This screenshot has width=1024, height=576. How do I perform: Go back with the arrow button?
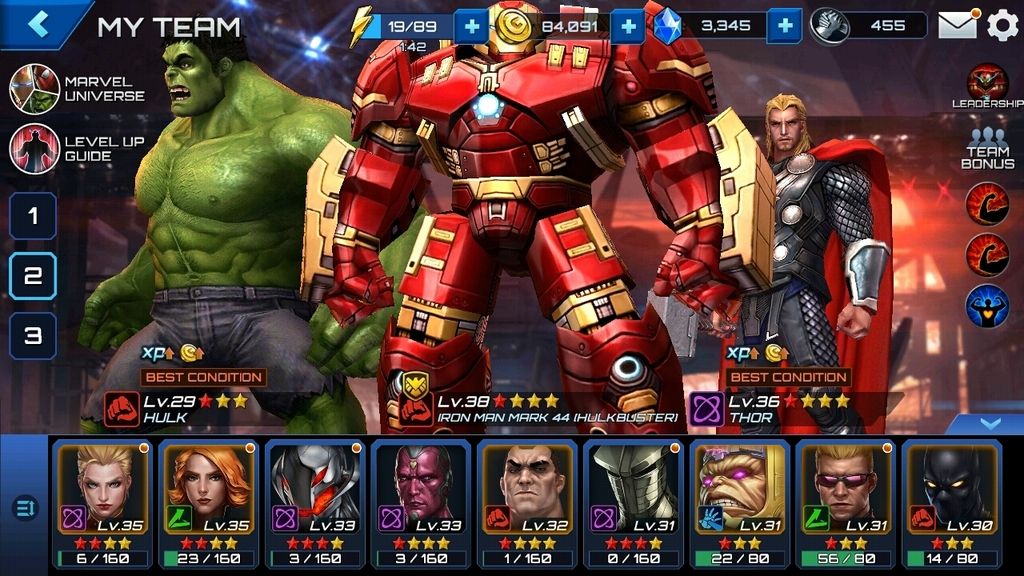(40, 24)
